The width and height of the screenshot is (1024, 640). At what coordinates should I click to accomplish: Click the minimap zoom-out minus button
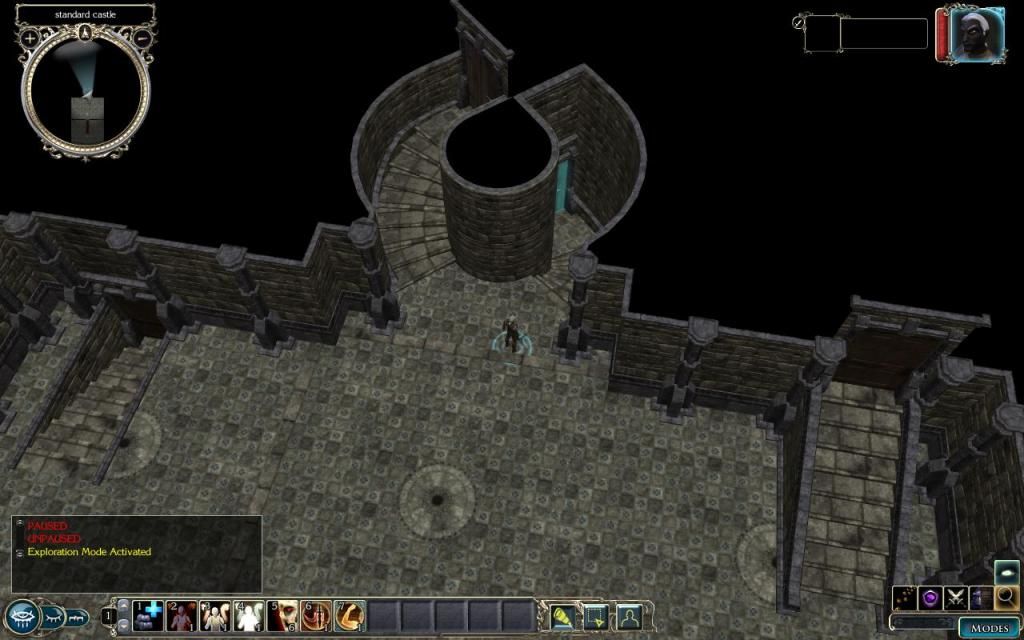(143, 38)
